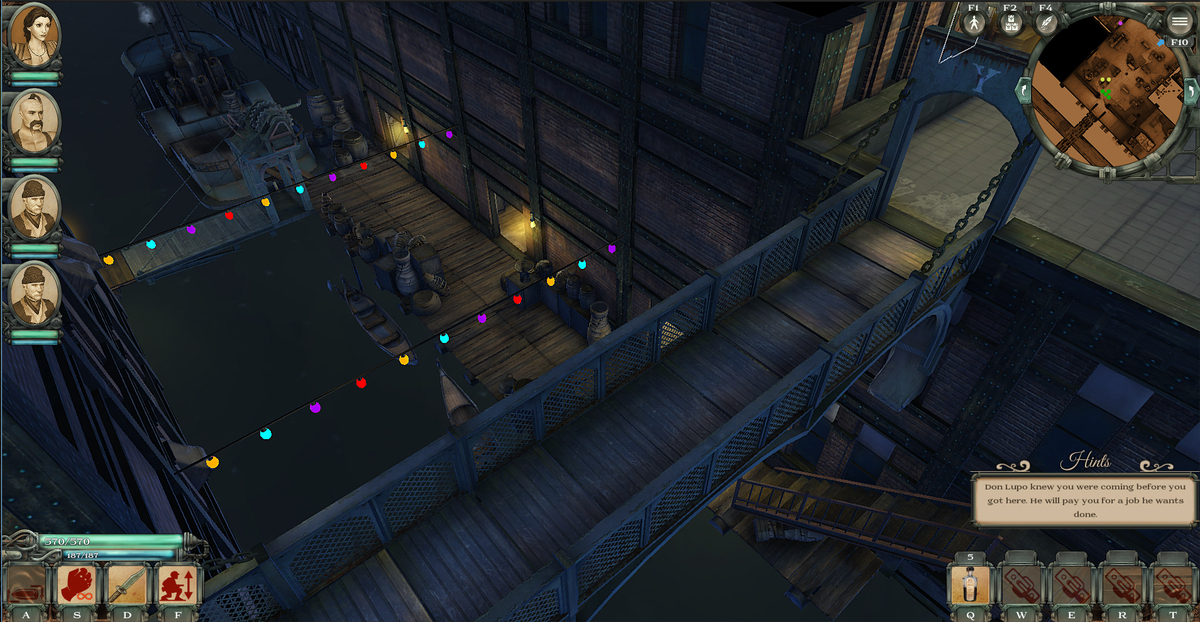
Task: Click the Hints panel text box
Action: [1085, 500]
